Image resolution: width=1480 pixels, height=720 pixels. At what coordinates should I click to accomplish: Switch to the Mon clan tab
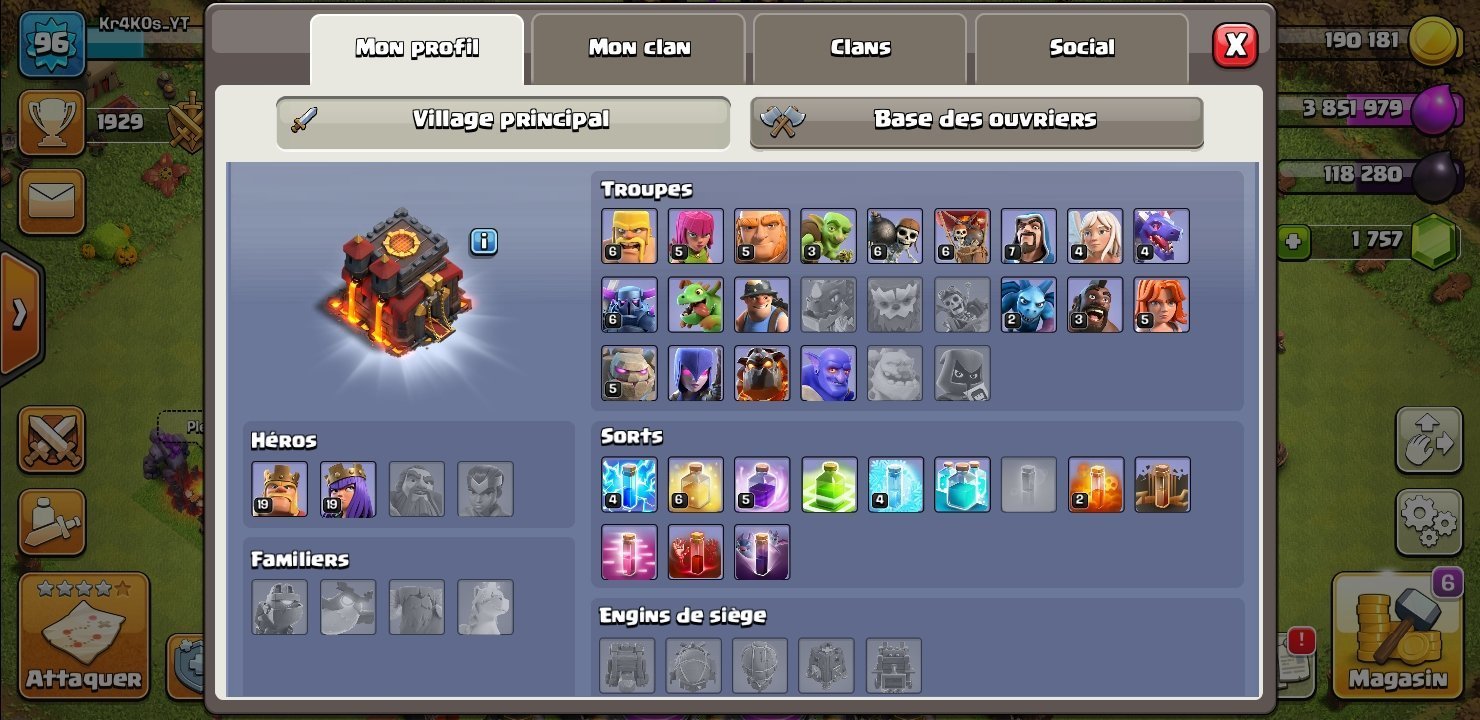[639, 48]
